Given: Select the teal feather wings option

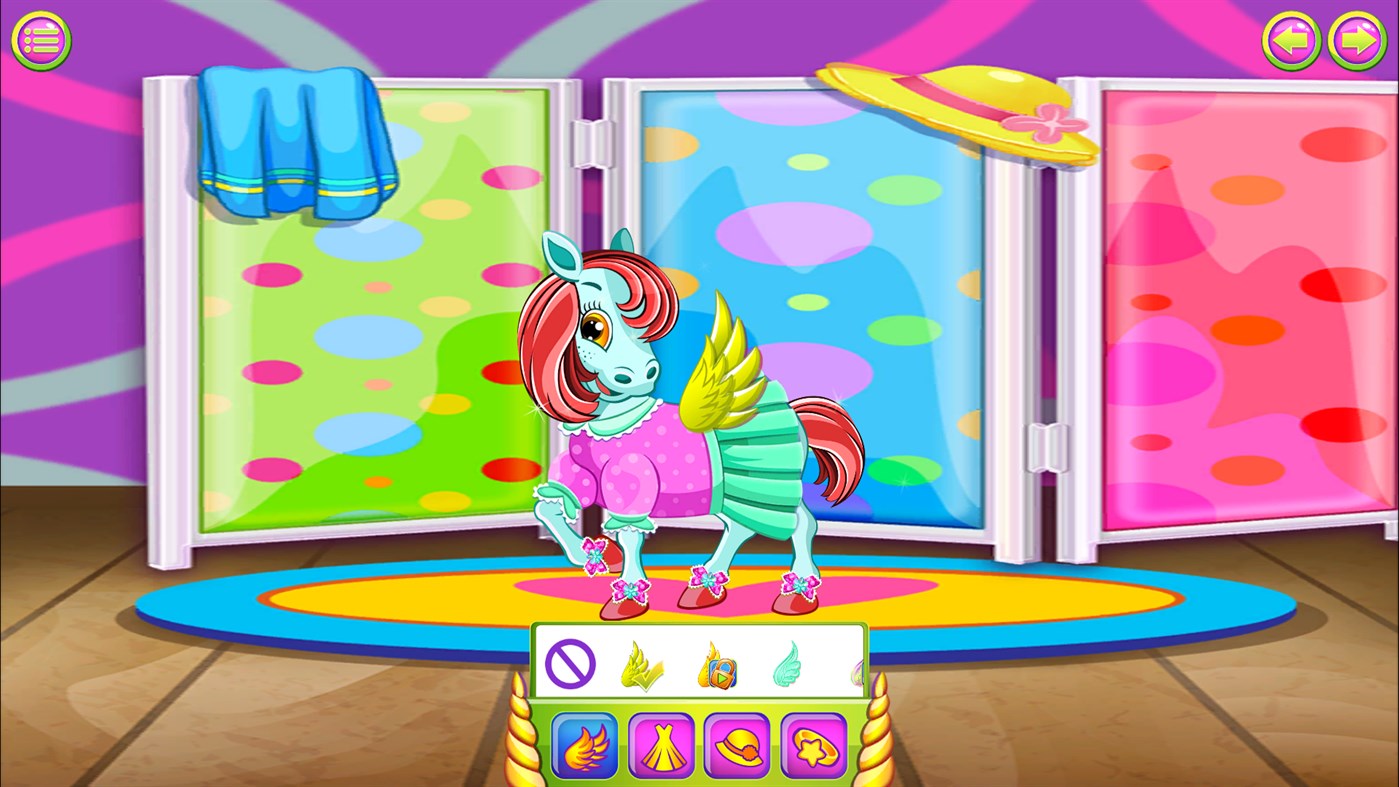Looking at the screenshot, I should click(789, 665).
